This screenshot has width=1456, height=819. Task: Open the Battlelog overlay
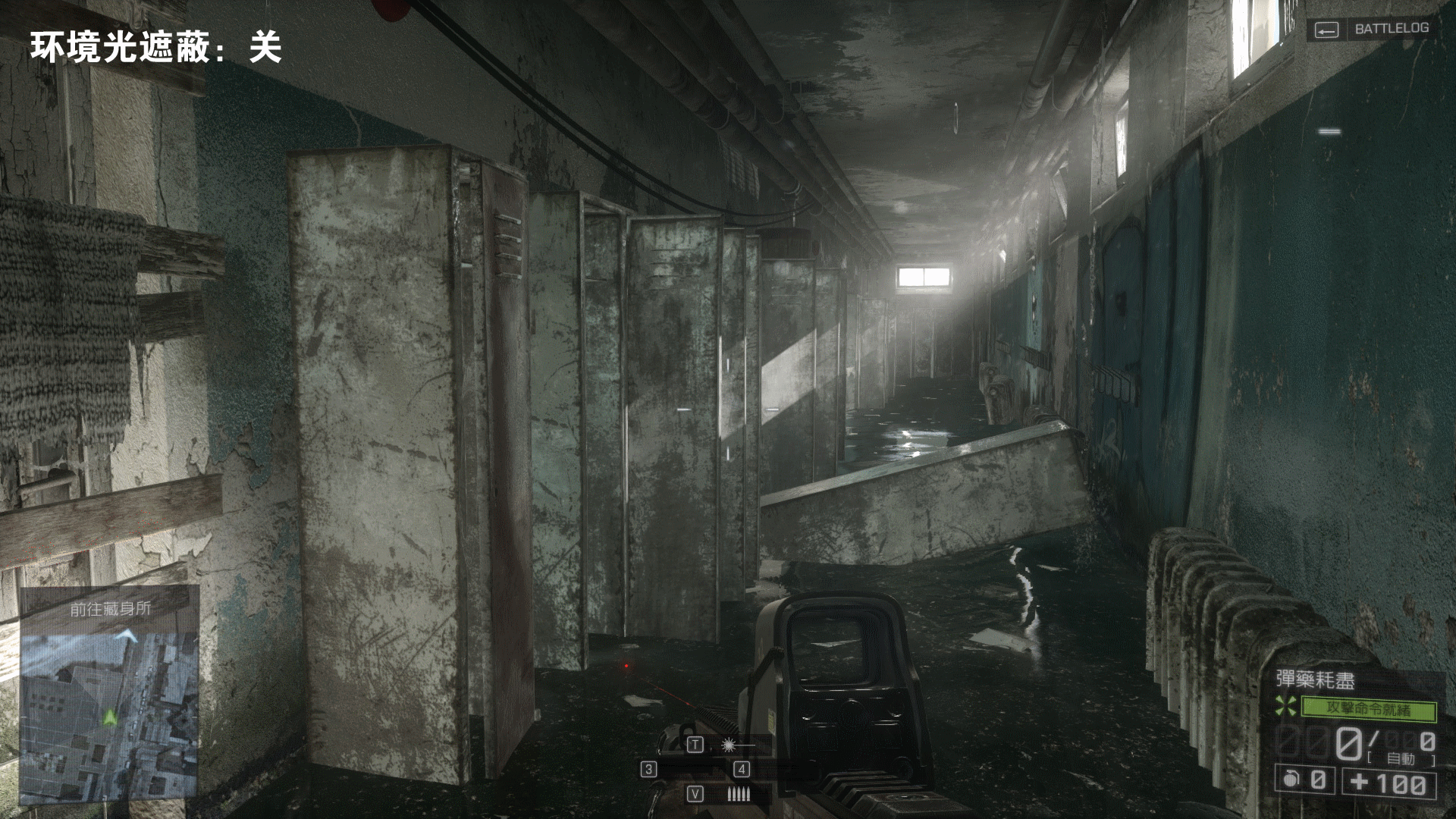point(1372,29)
